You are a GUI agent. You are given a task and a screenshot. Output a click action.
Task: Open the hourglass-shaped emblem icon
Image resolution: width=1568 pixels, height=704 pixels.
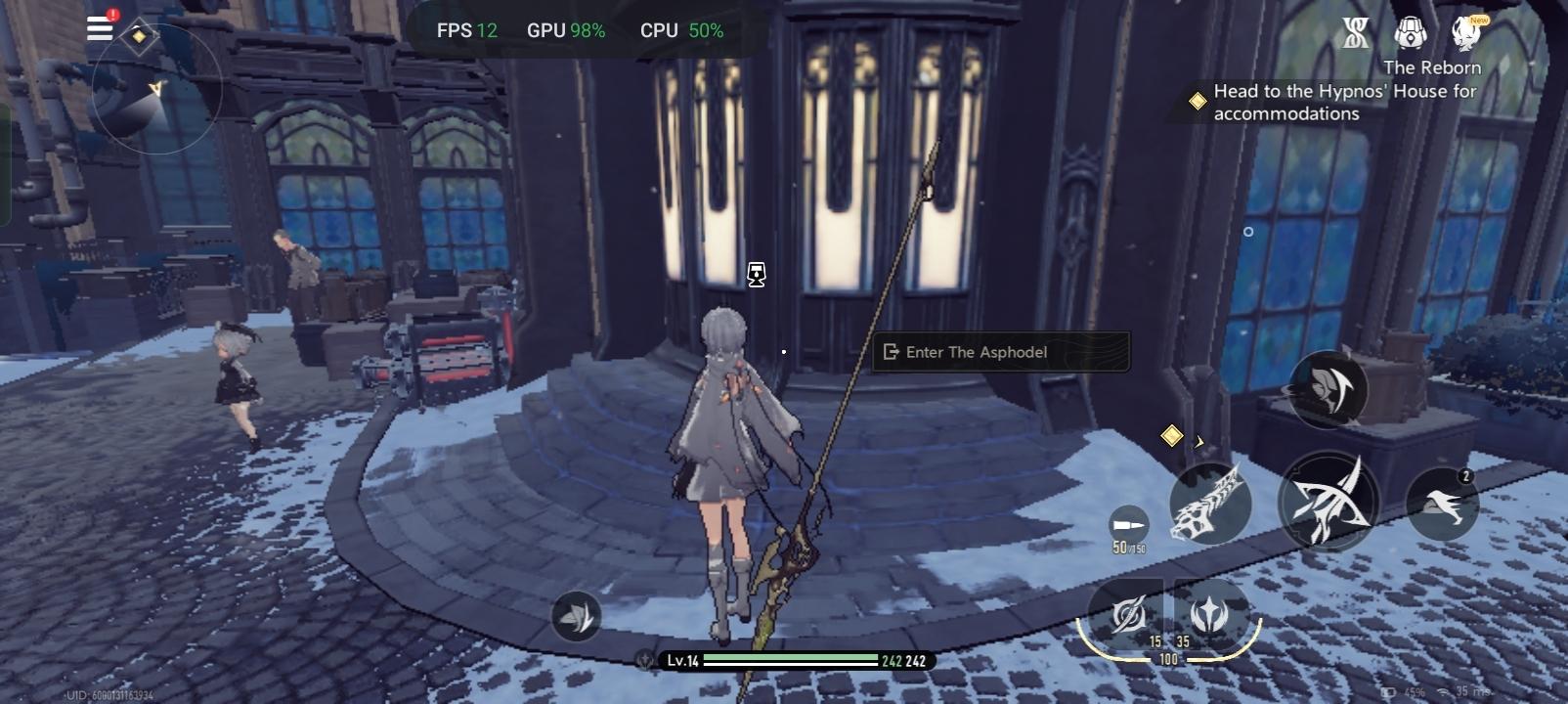click(x=1355, y=33)
